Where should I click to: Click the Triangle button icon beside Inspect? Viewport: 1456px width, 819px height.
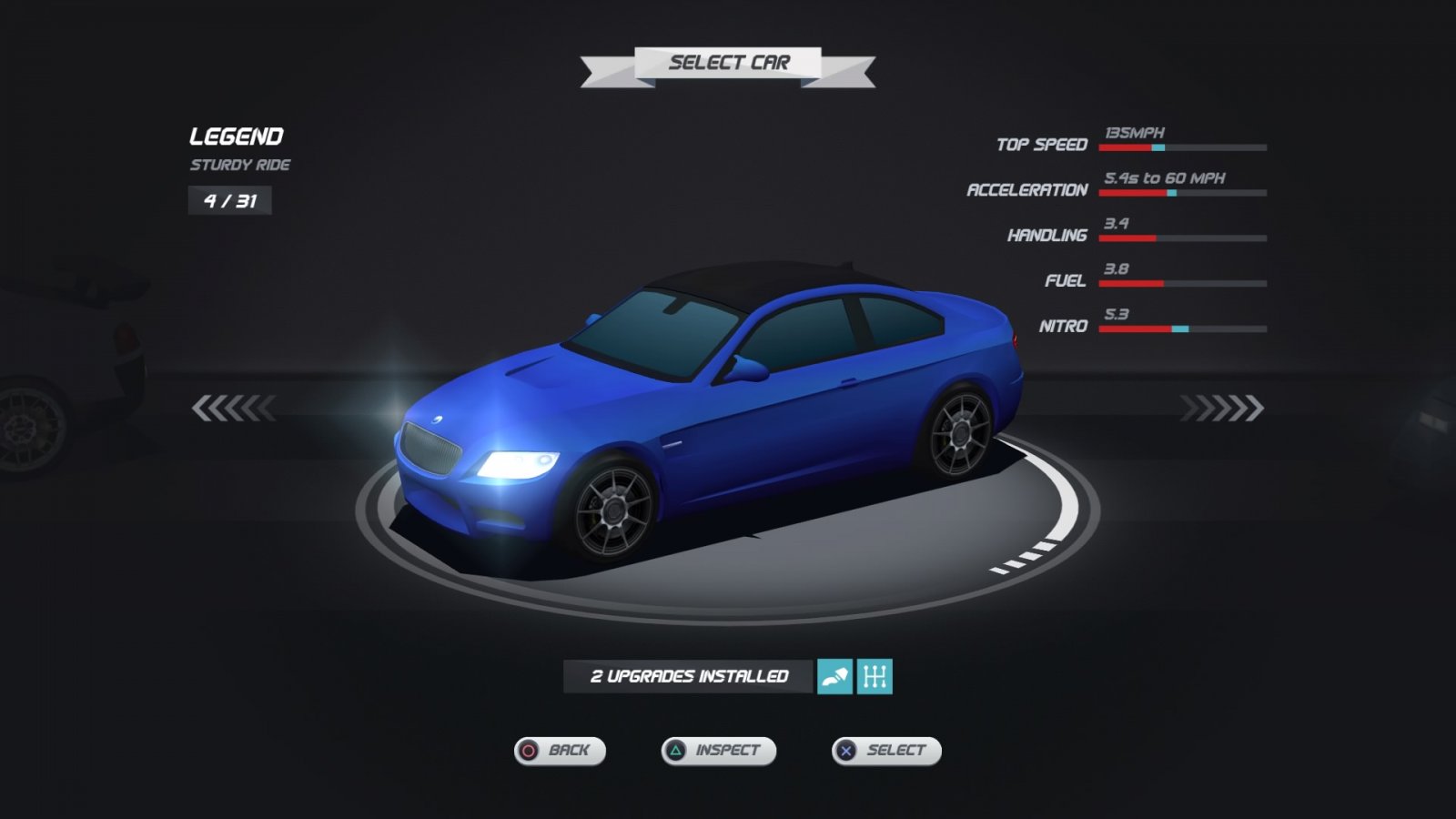(675, 751)
